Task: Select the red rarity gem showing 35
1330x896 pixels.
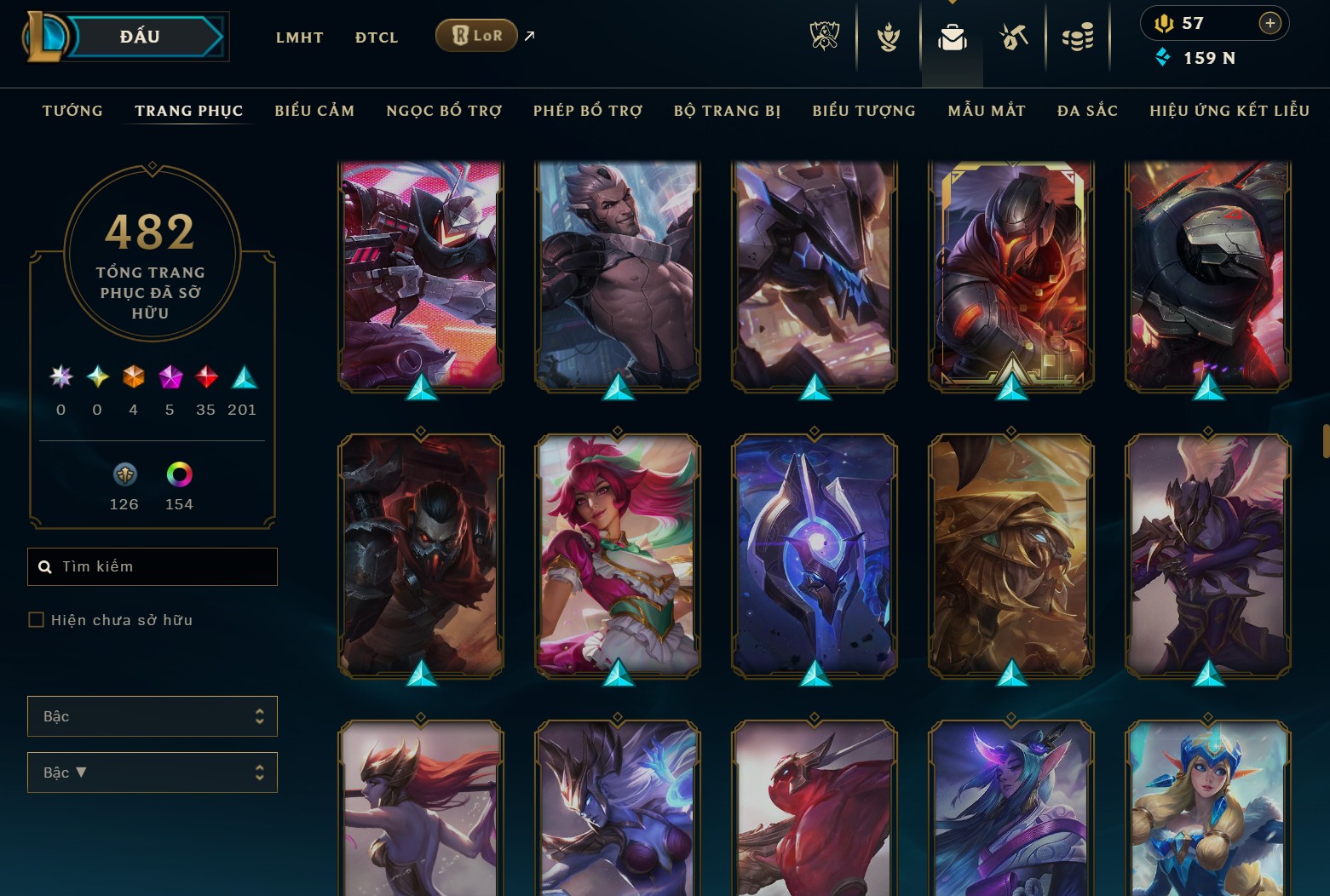Action: [205, 378]
